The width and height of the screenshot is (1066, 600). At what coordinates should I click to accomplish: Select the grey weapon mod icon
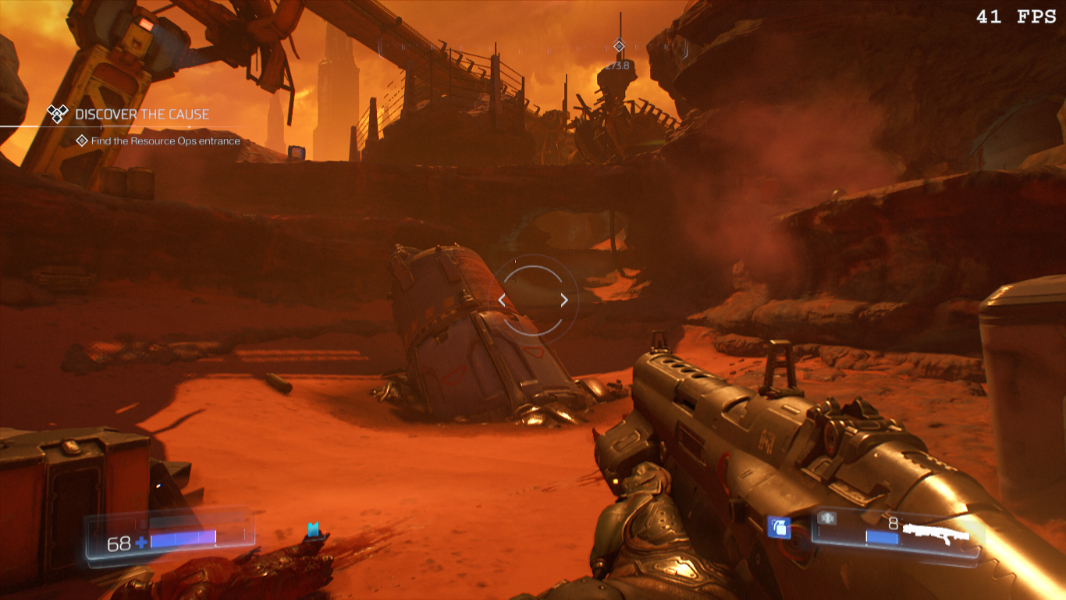[826, 518]
